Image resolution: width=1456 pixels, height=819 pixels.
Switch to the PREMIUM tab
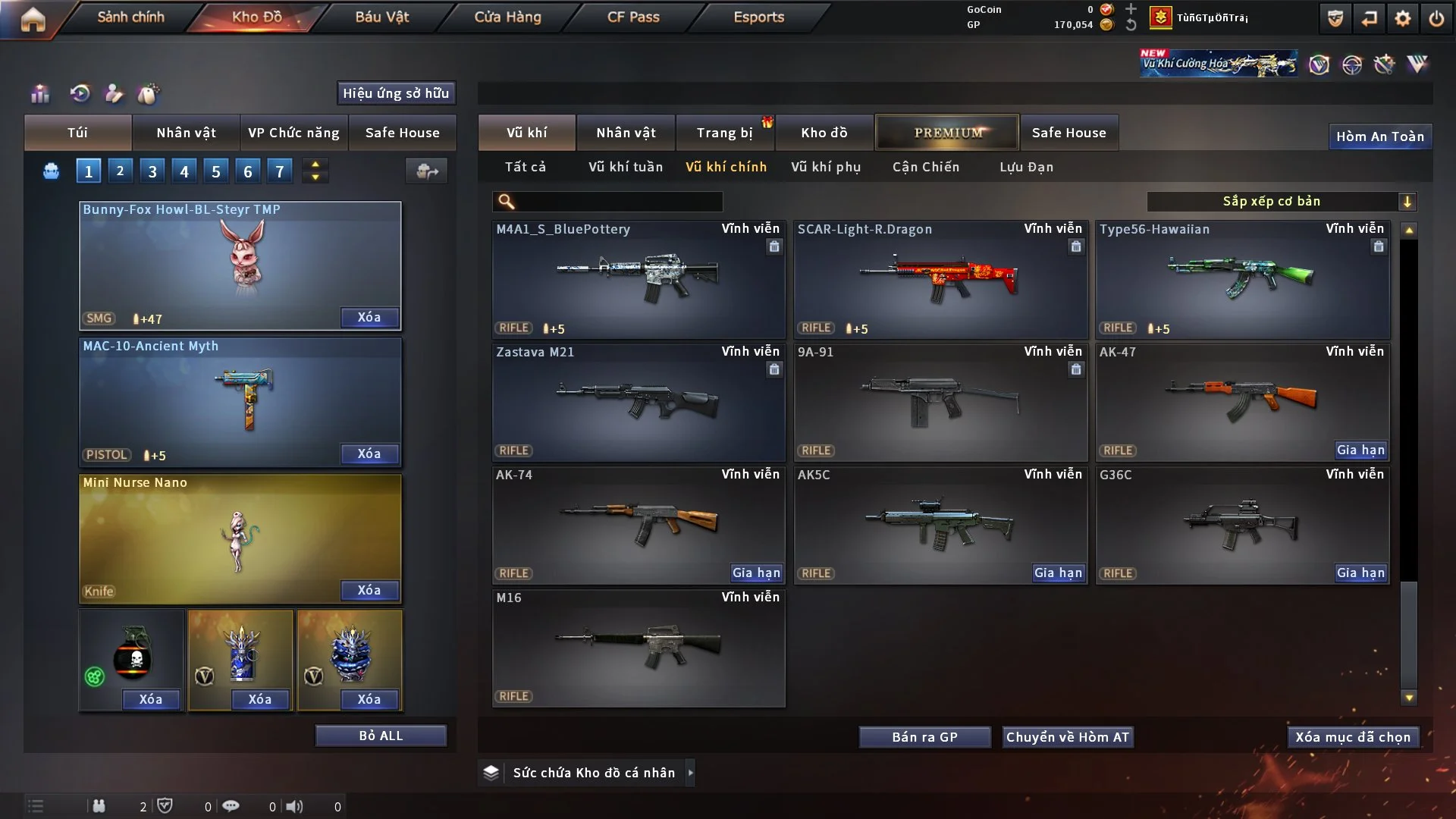coord(947,133)
